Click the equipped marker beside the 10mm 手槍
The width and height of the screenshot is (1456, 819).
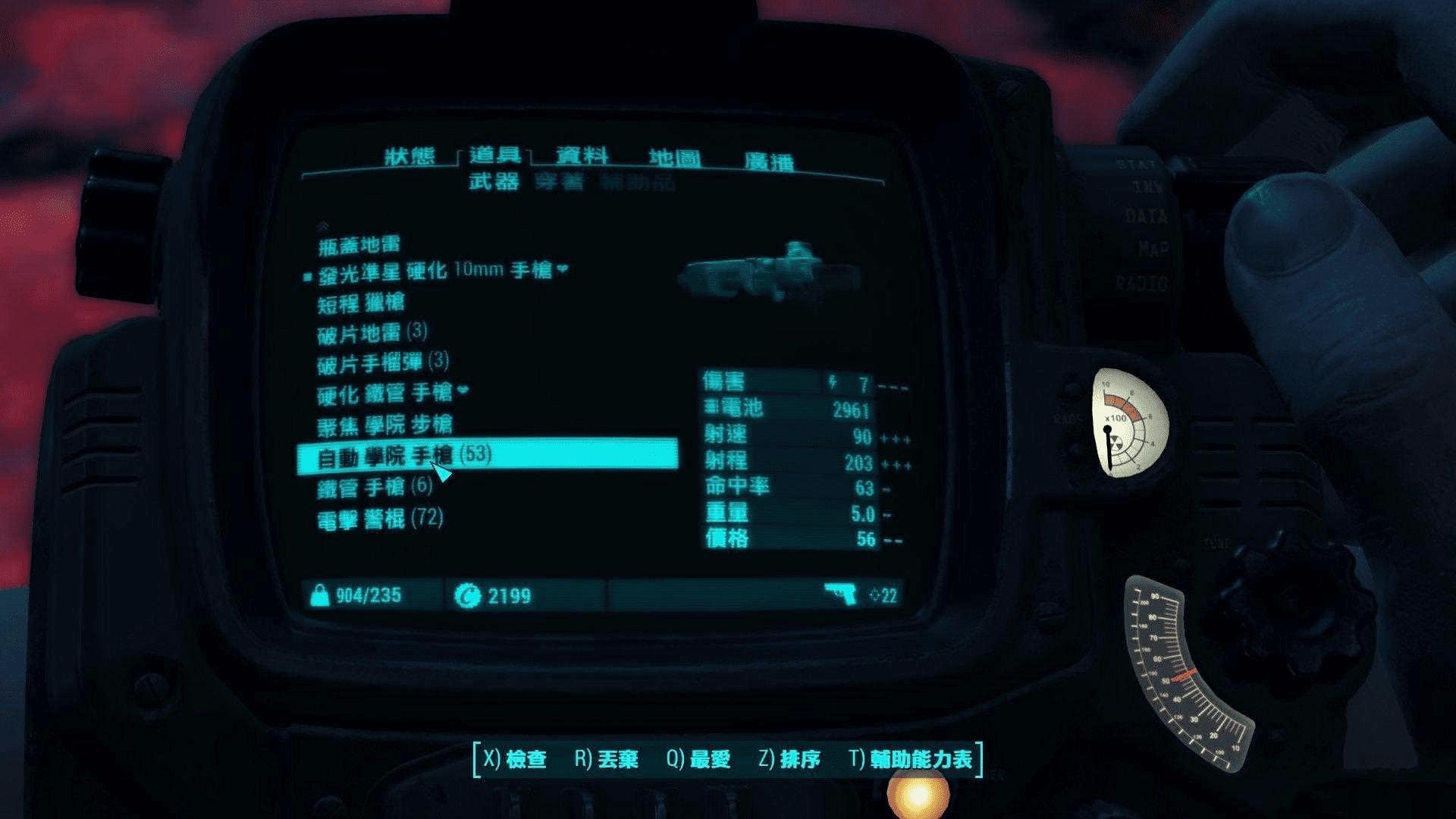tap(306, 276)
